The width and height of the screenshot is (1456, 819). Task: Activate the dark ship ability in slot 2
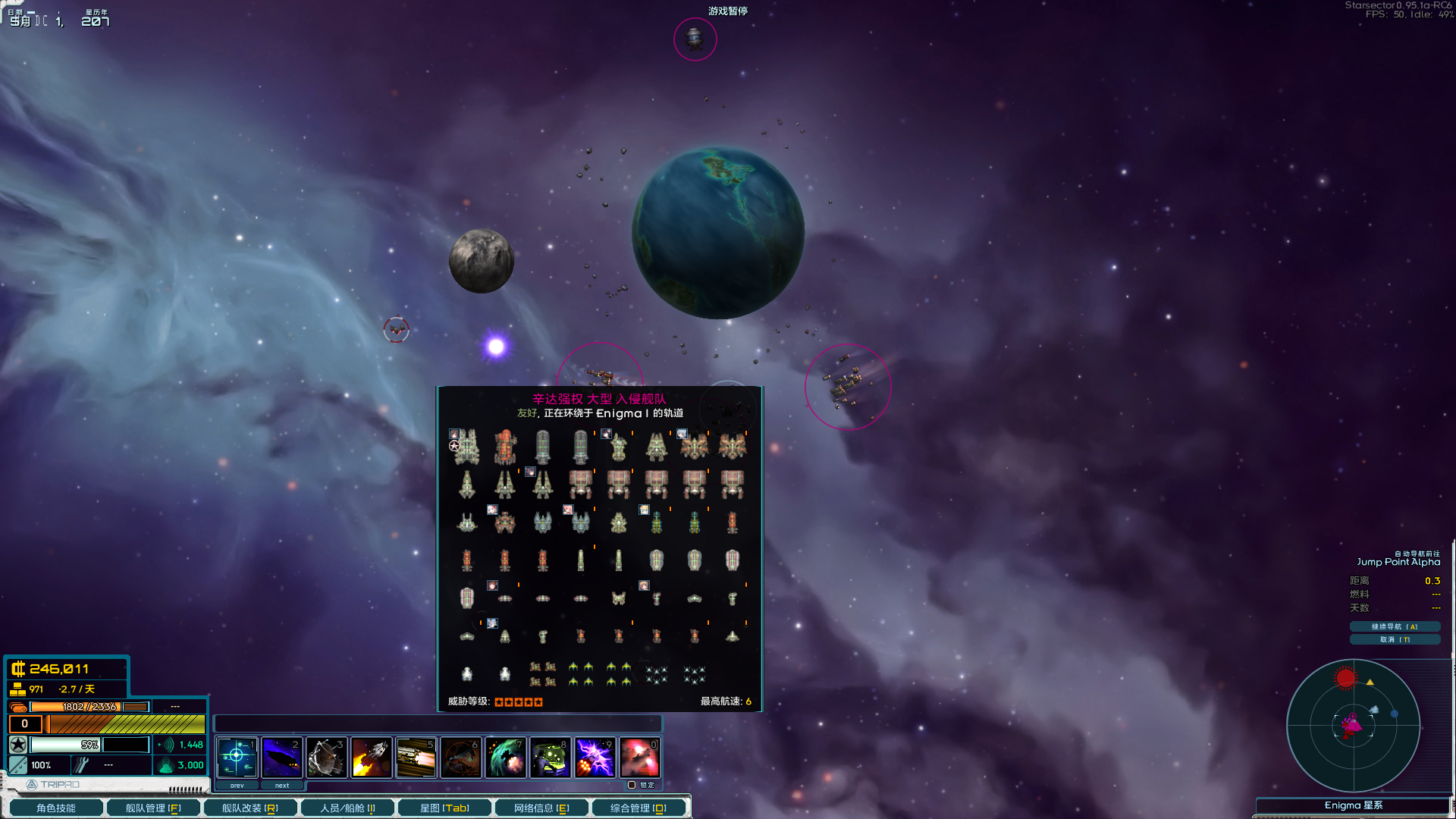tap(281, 757)
